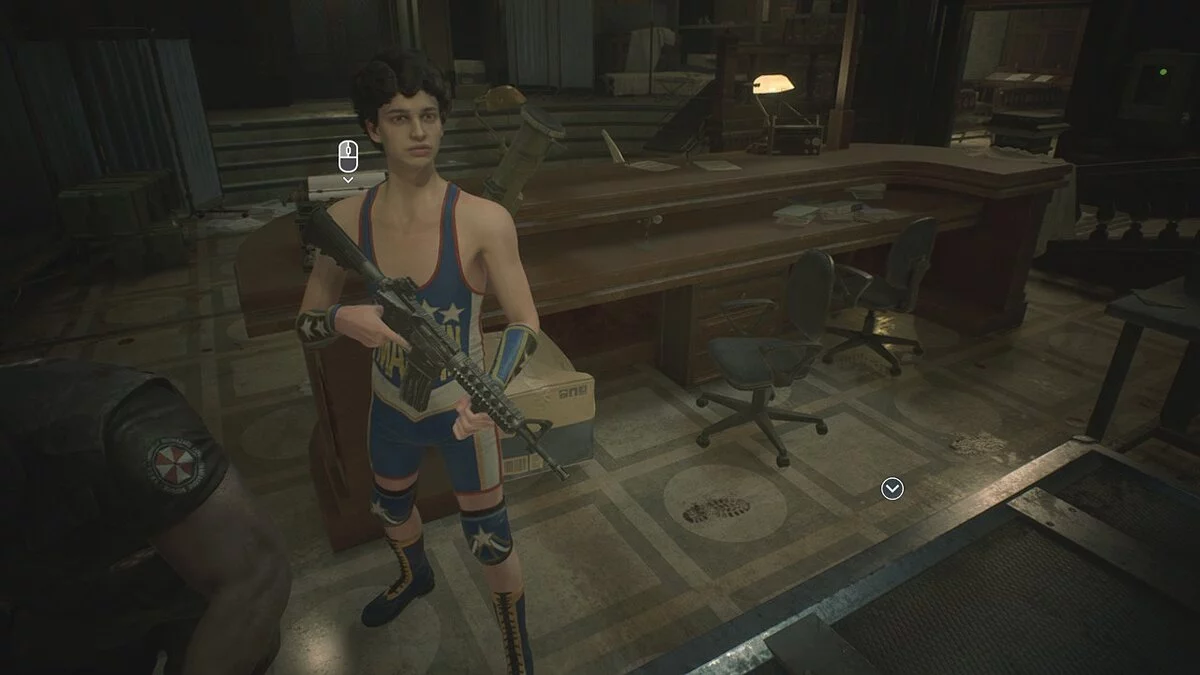Click the circular down-arrow interaction marker
Image resolution: width=1200 pixels, height=675 pixels.
892,488
